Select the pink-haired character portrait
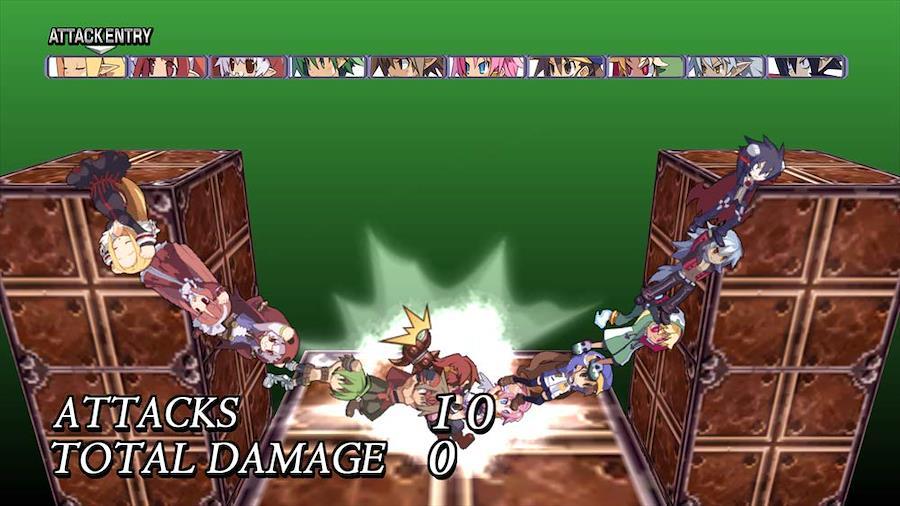This screenshot has width=900, height=506. pyautogui.click(x=487, y=67)
